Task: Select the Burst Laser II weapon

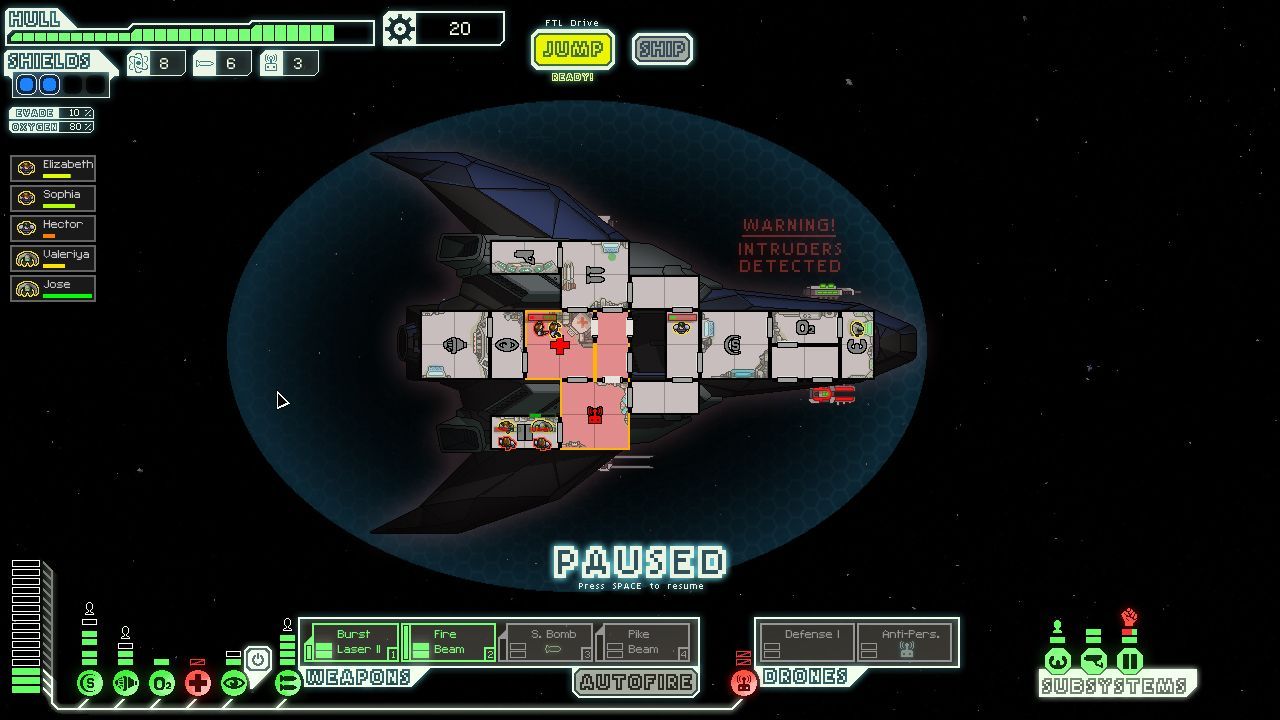Action: (353, 642)
